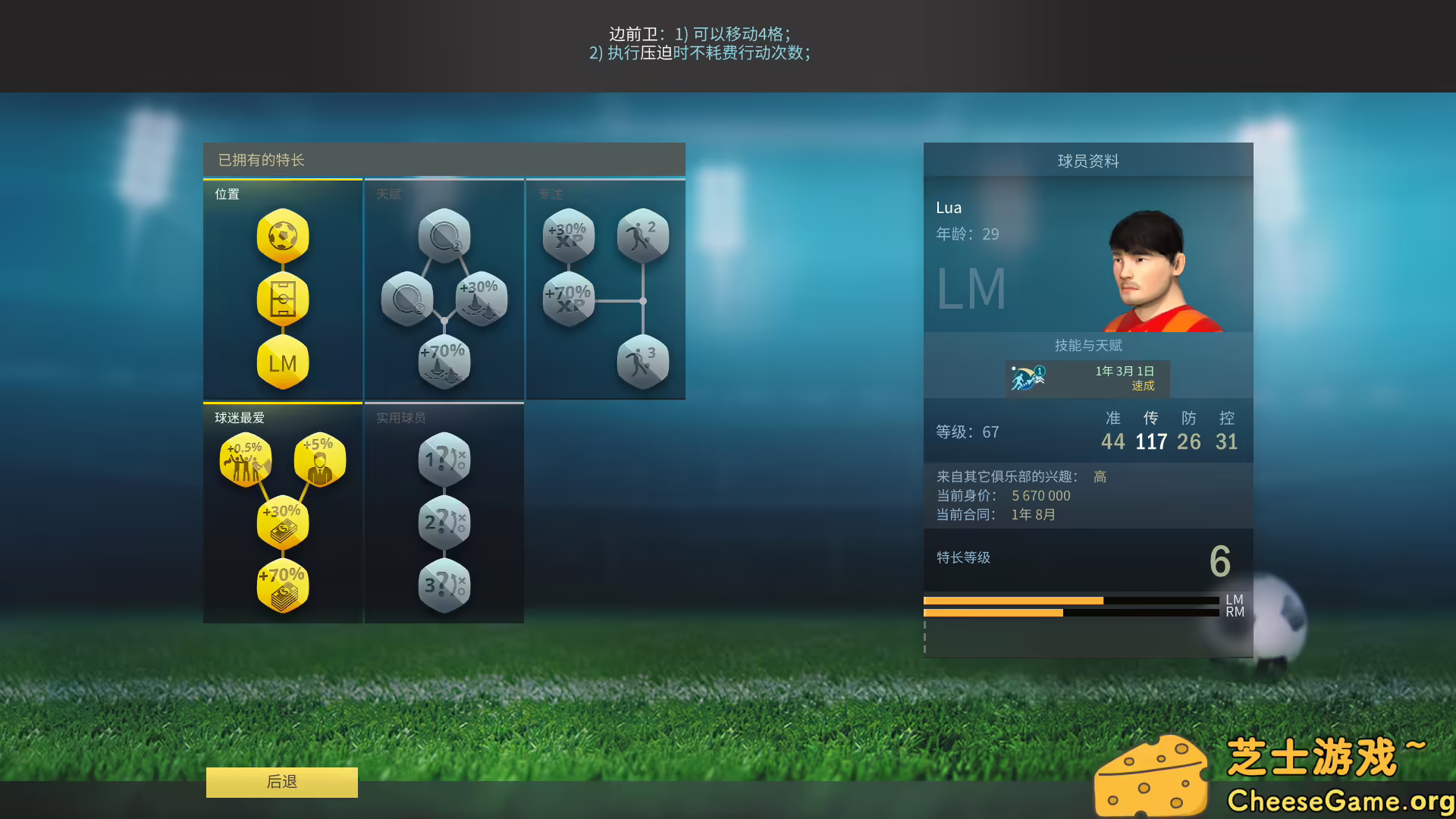Select the +70% money stack perk

tap(283, 584)
